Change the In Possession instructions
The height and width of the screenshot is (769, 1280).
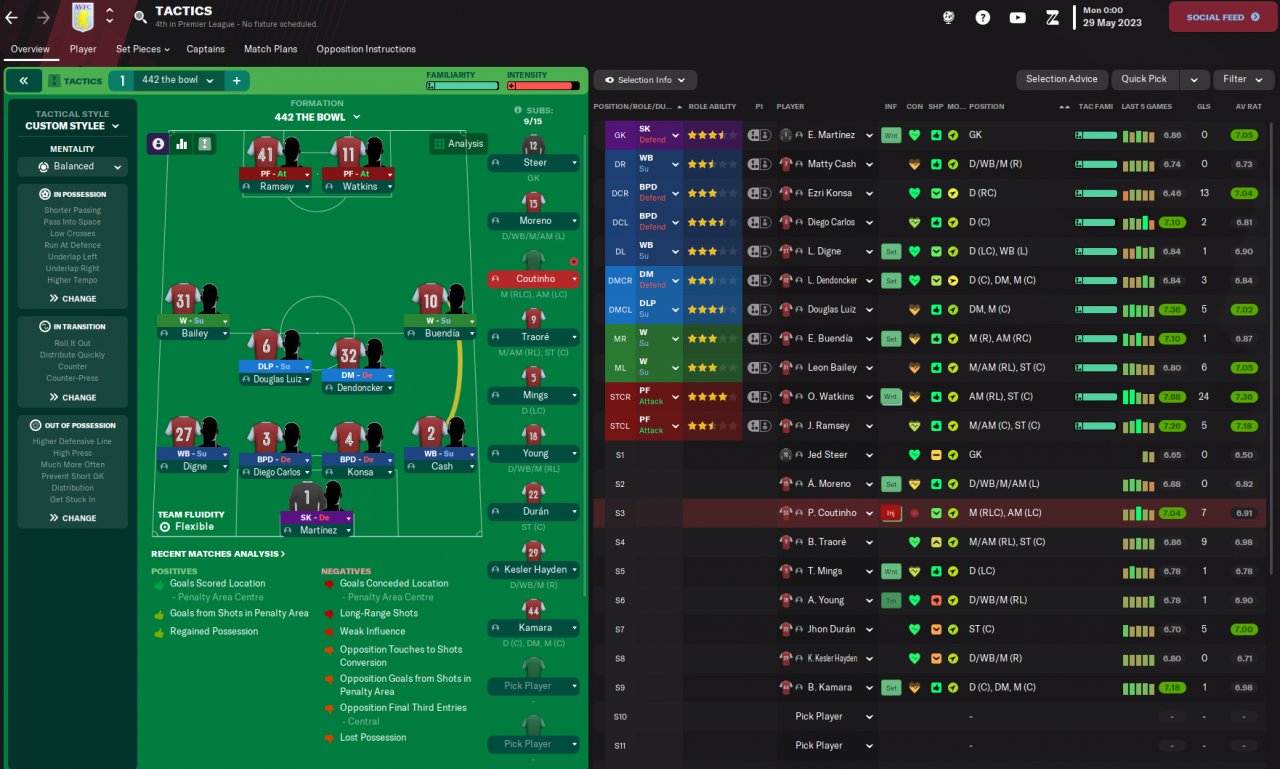pos(73,298)
